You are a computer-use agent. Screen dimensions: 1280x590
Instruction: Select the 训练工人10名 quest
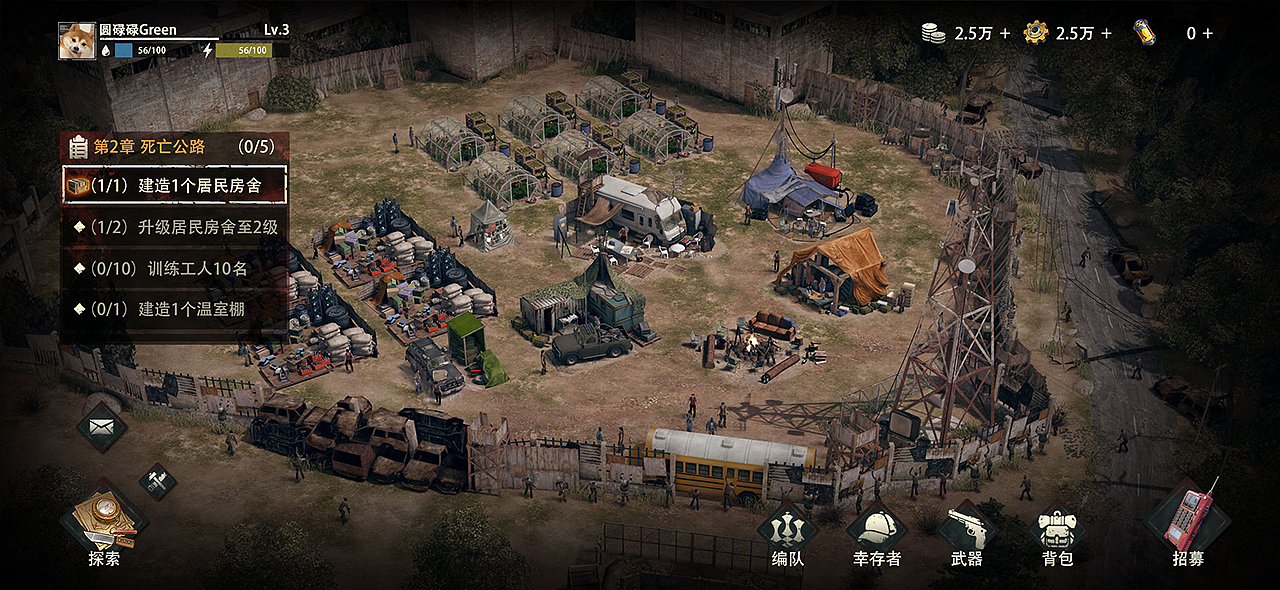[175, 268]
